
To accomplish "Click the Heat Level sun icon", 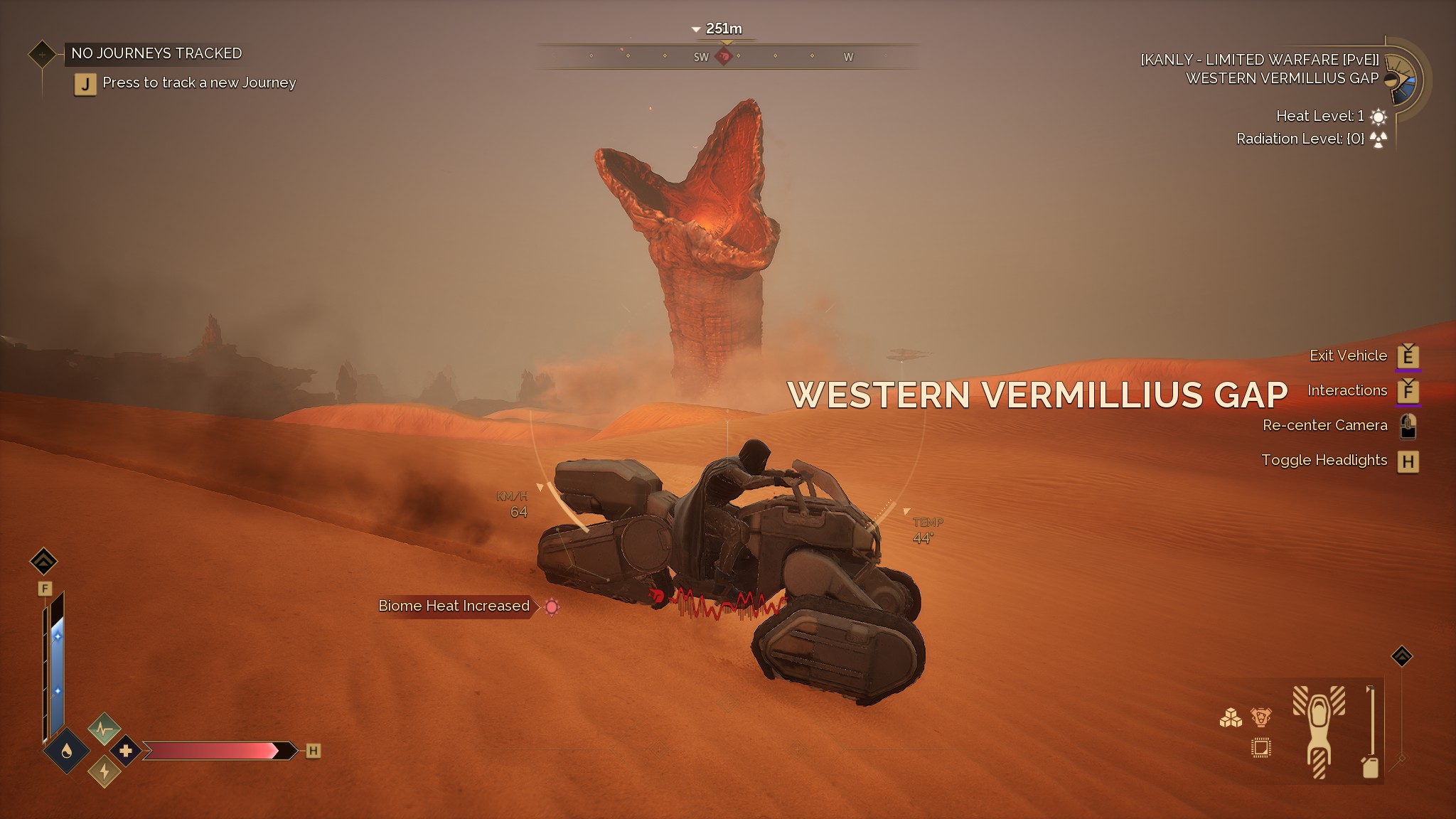I will (x=1378, y=116).
